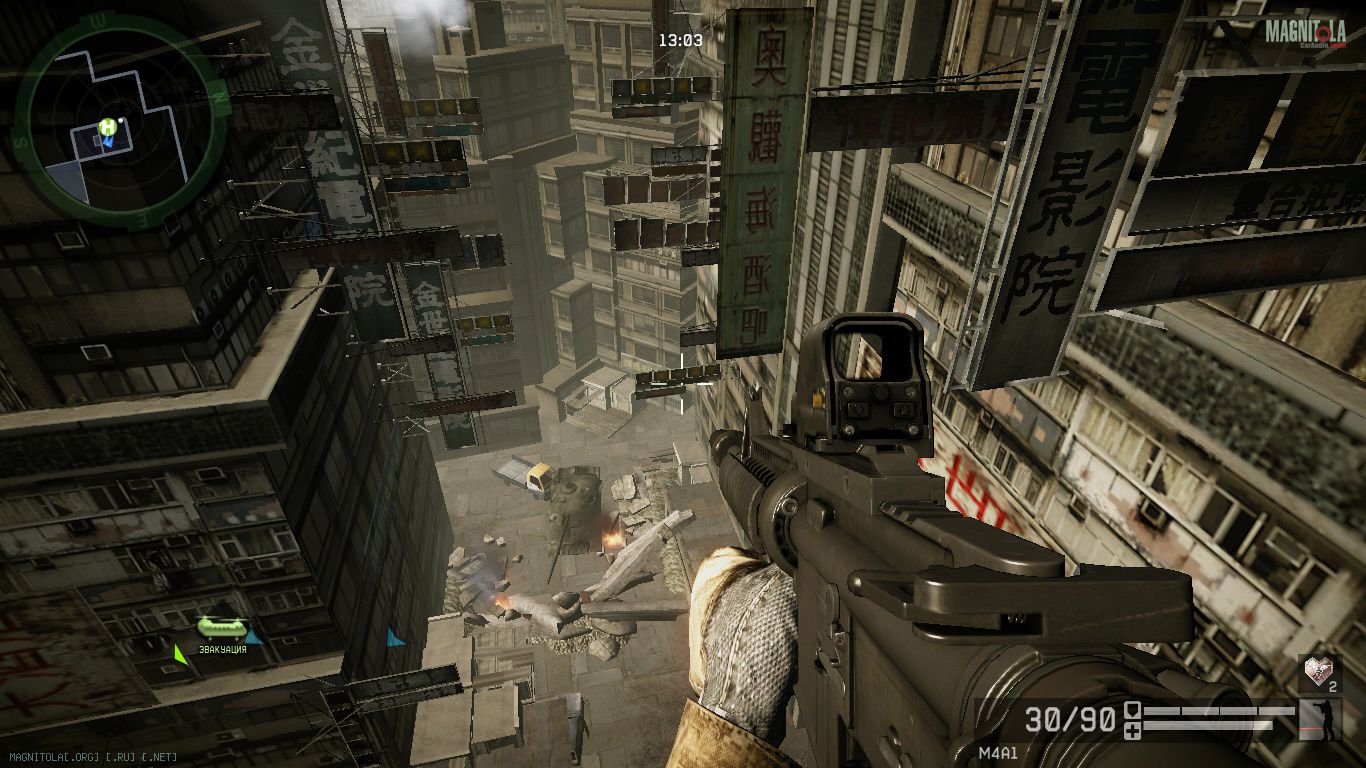Image resolution: width=1366 pixels, height=768 pixels.
Task: Click the ЭВАКУАЦИЯ helicopter objective marker
Action: tap(221, 628)
